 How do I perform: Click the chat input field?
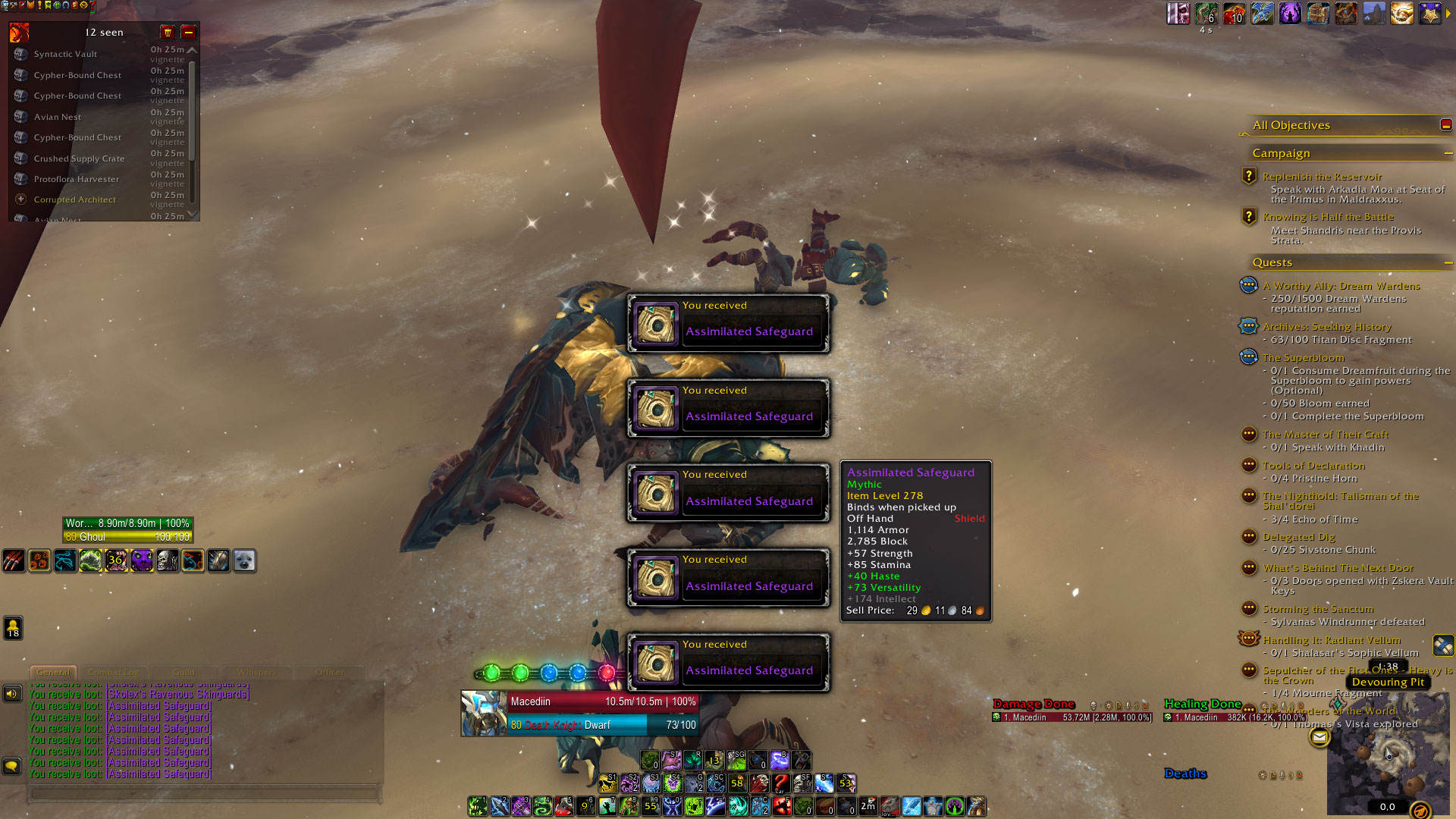click(x=203, y=793)
